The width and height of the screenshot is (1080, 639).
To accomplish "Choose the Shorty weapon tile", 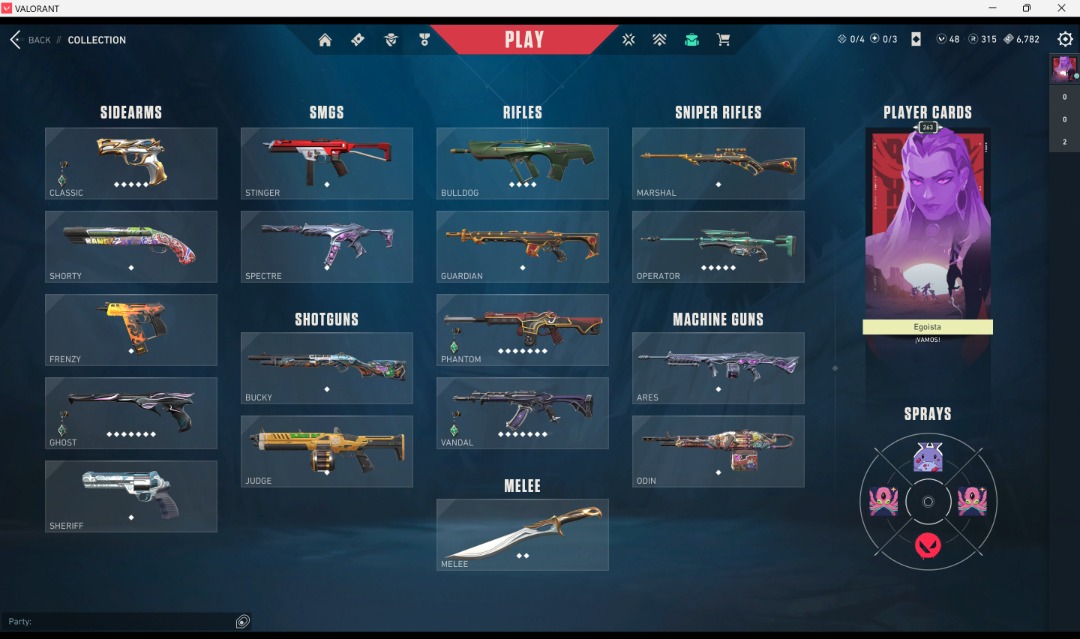I will [131, 246].
